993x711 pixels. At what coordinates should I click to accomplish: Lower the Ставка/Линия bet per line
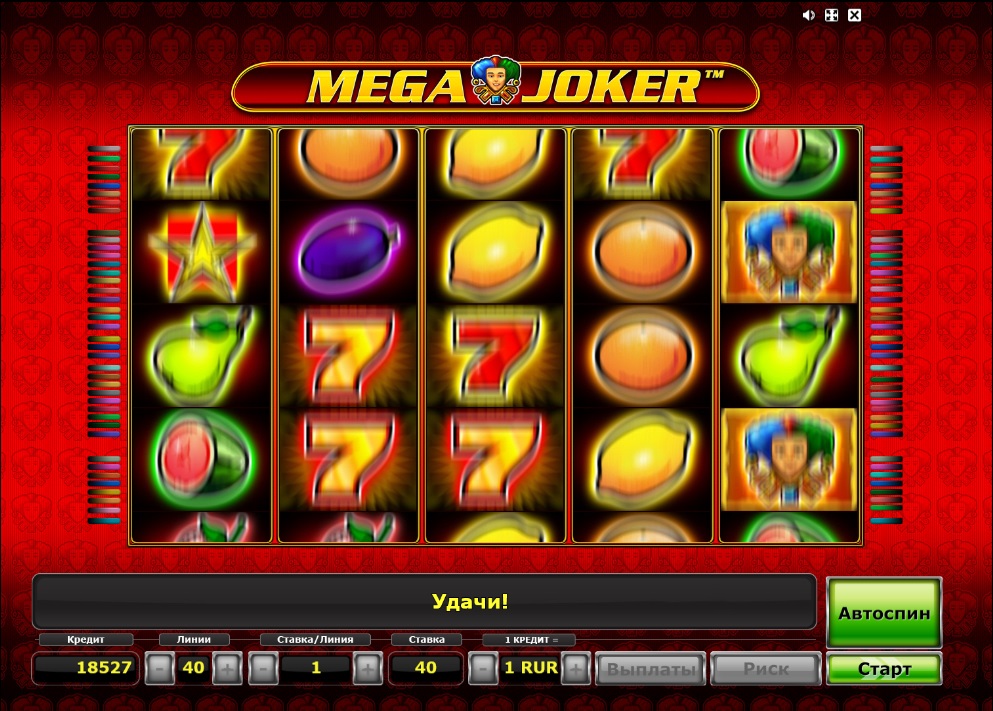click(262, 668)
